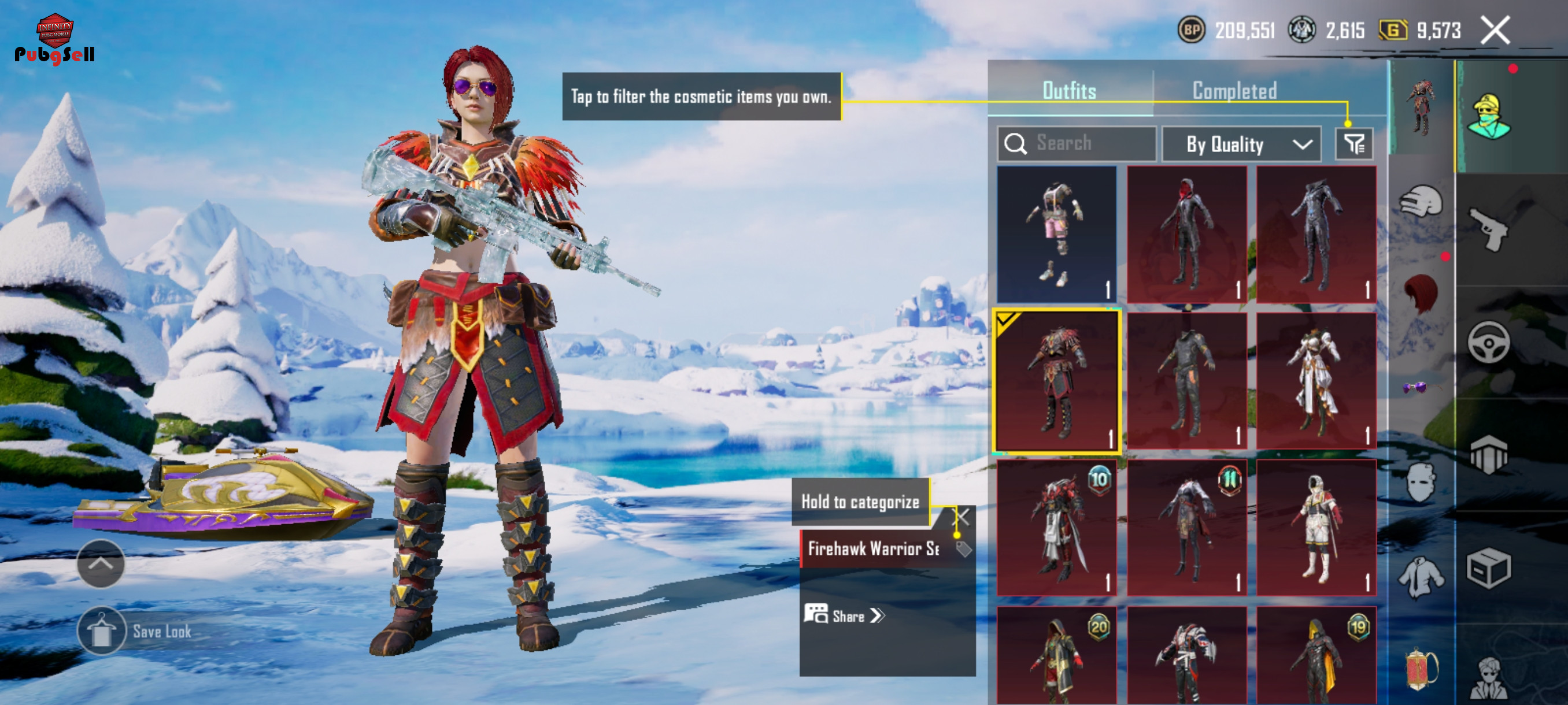
Task: Switch to the Completed tab
Action: click(1234, 91)
